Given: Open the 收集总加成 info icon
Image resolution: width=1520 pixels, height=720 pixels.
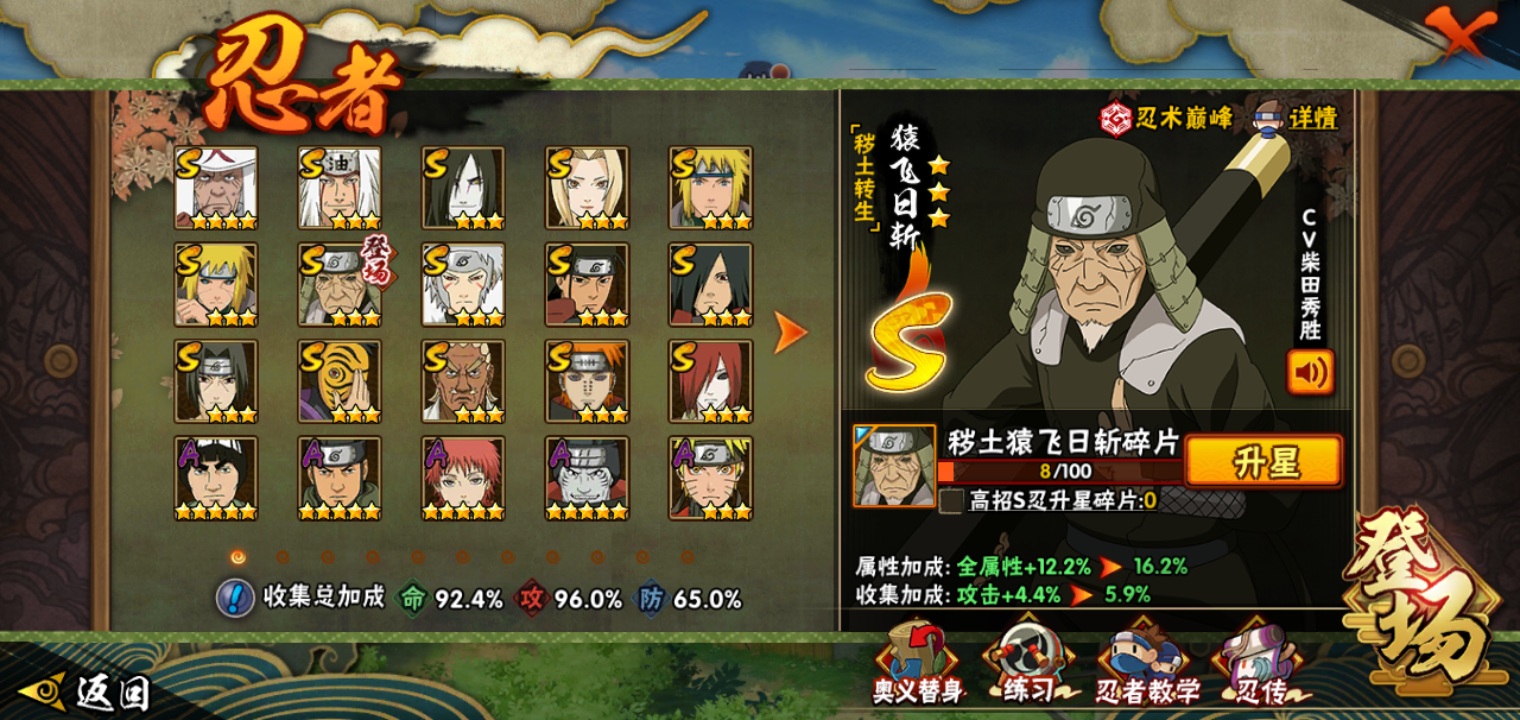Looking at the screenshot, I should (x=235, y=598).
